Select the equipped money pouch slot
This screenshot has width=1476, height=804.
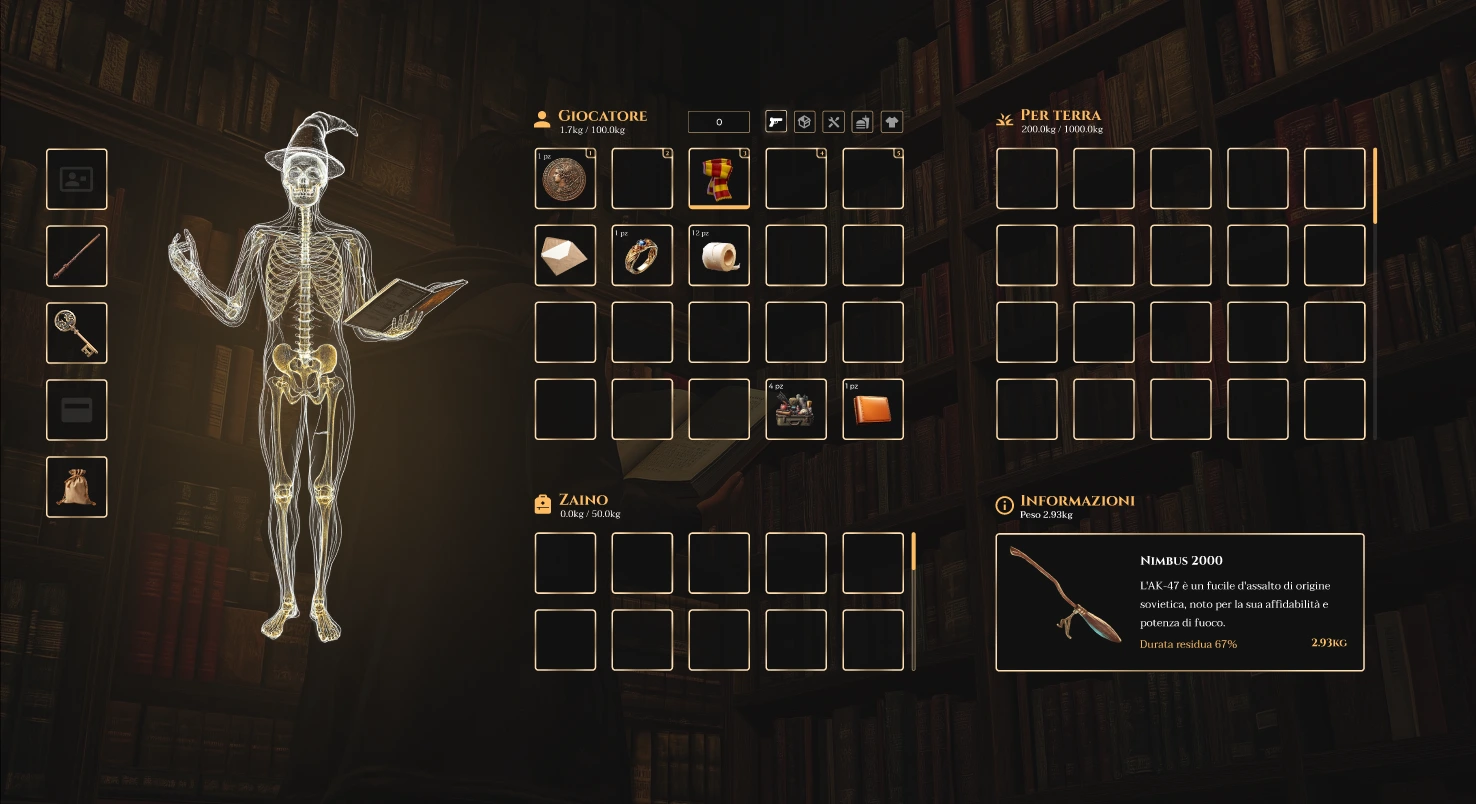pyautogui.click(x=76, y=486)
